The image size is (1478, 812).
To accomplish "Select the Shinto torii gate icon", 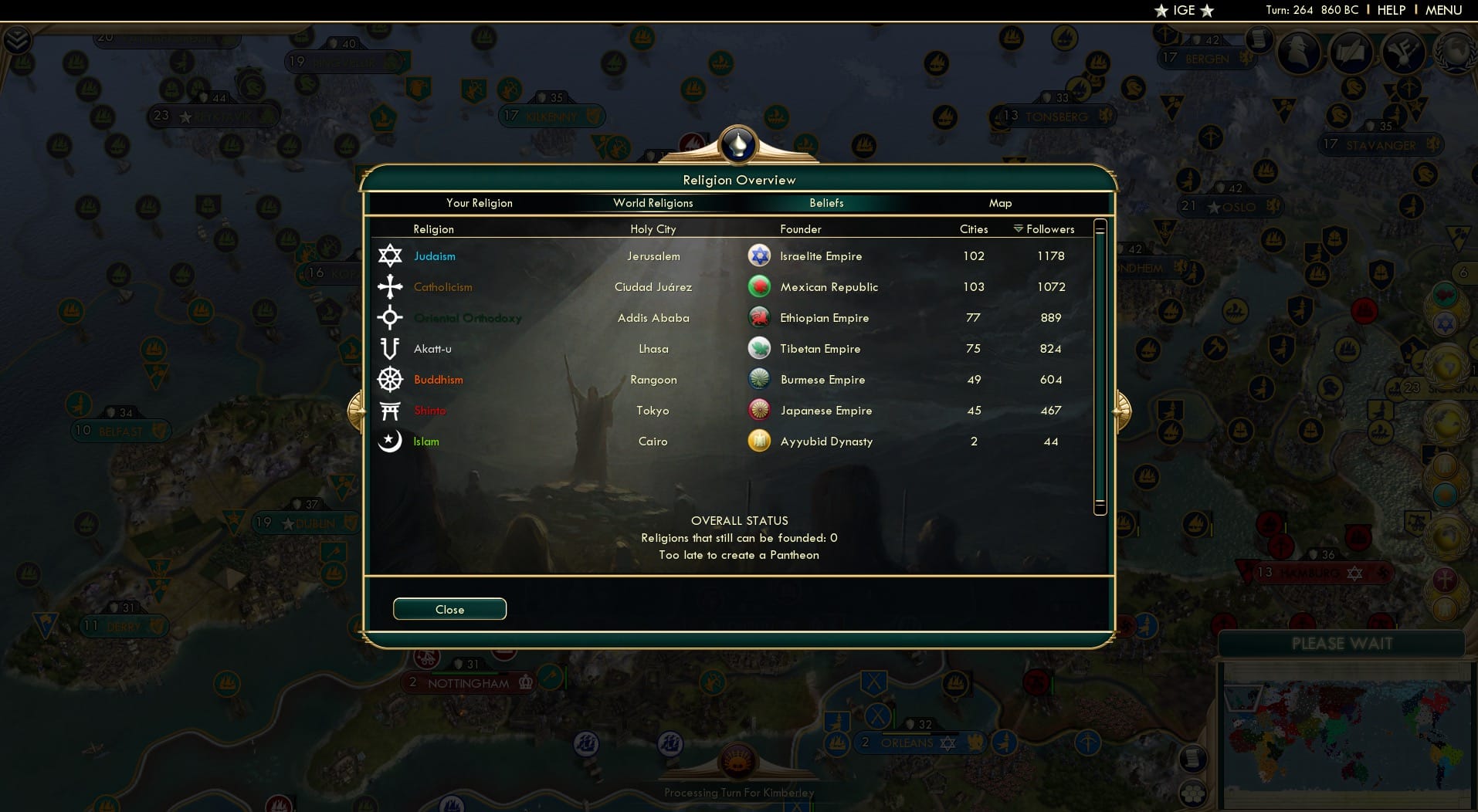I will (x=391, y=410).
